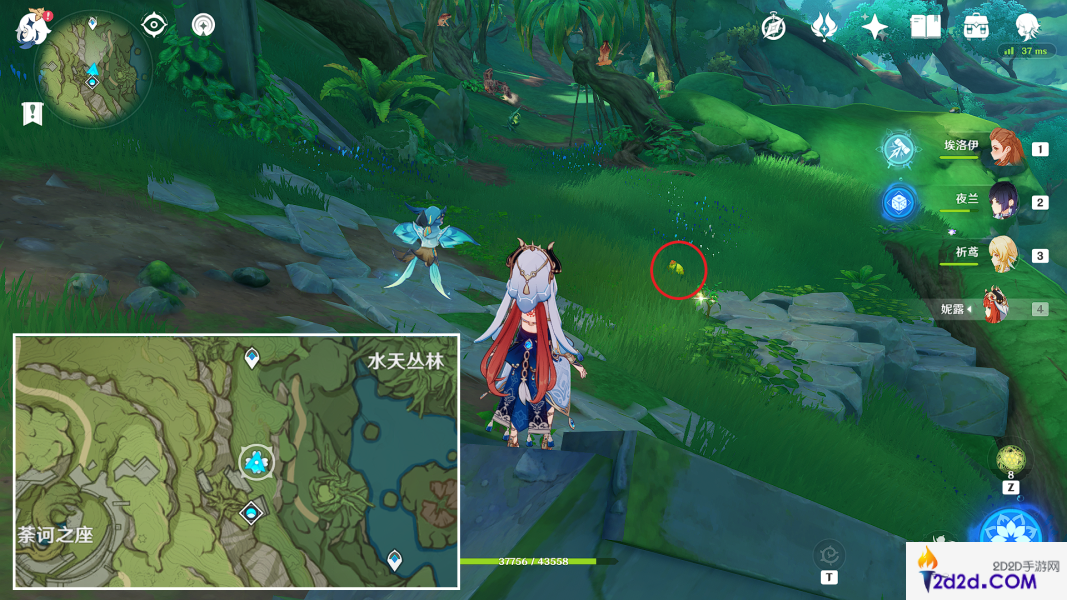Select active character 妮露 in party list
The height and width of the screenshot is (600, 1067).
point(996,307)
